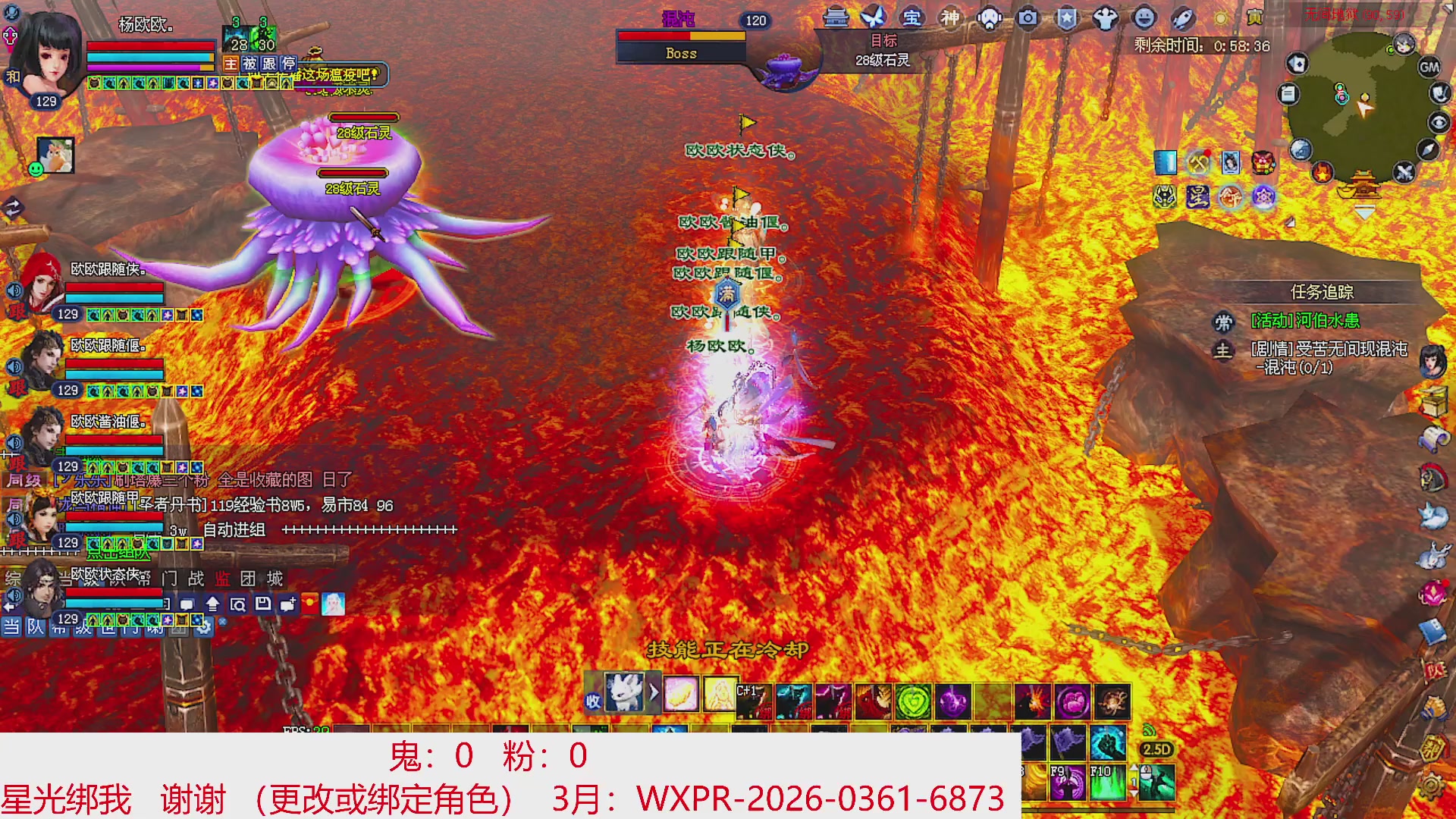1456x819 pixels.
Task: Switch to the 战 chat tab
Action: (x=196, y=579)
